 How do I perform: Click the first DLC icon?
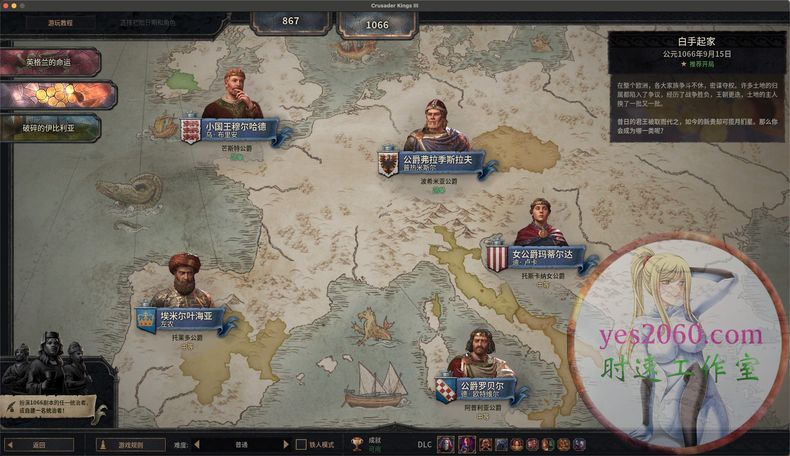coord(446,444)
